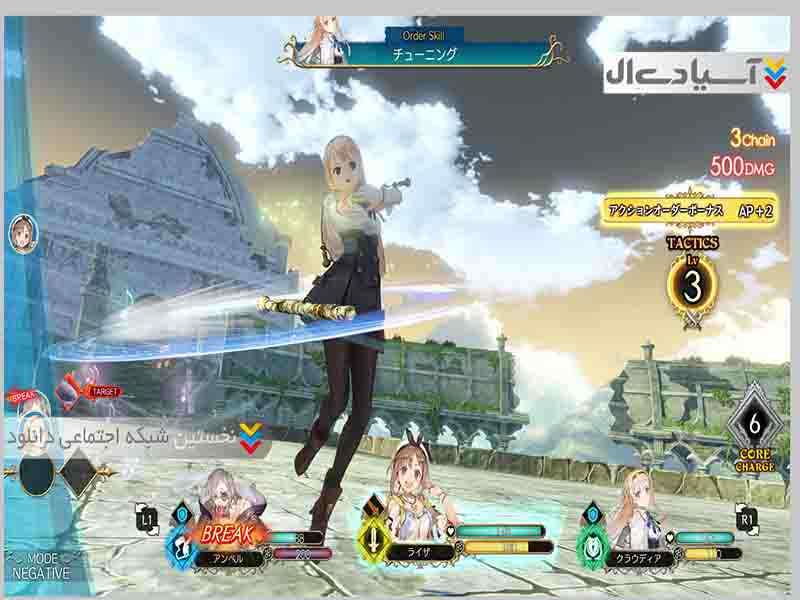
Task: Toggle the MODE NEGATIVE indicator
Action: [40, 566]
